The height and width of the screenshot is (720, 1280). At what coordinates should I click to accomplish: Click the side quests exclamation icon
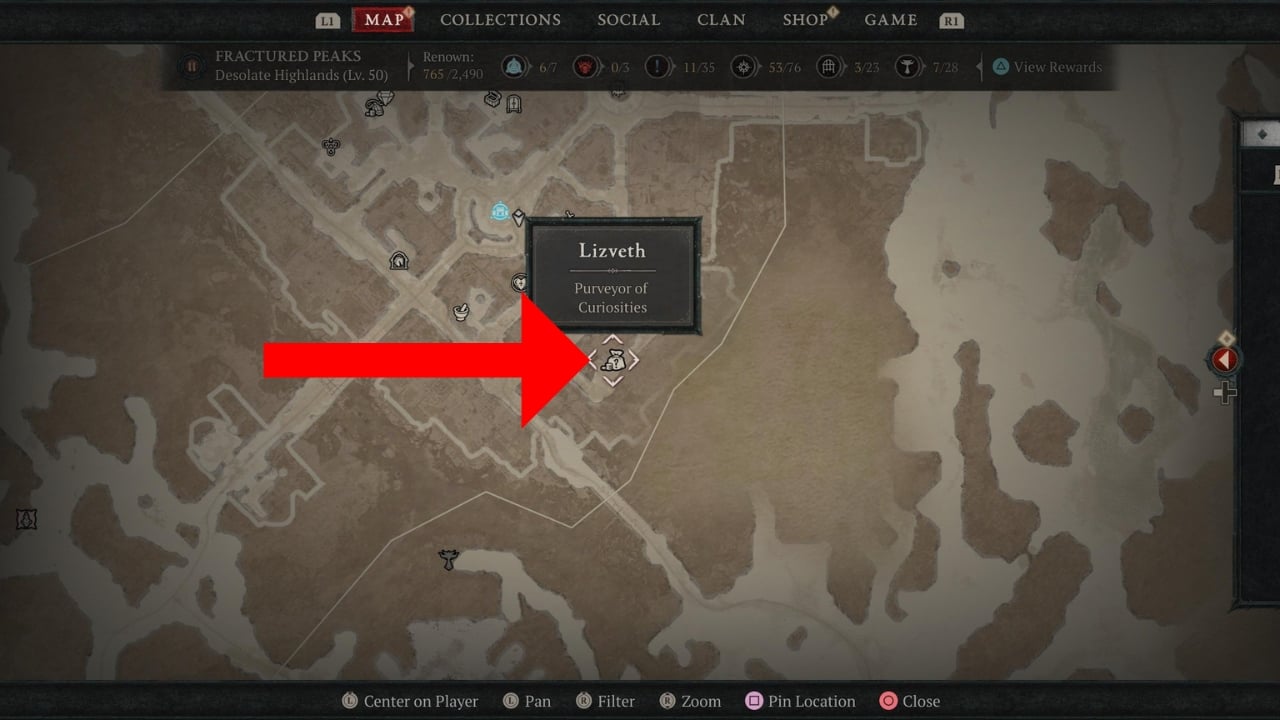tap(655, 65)
